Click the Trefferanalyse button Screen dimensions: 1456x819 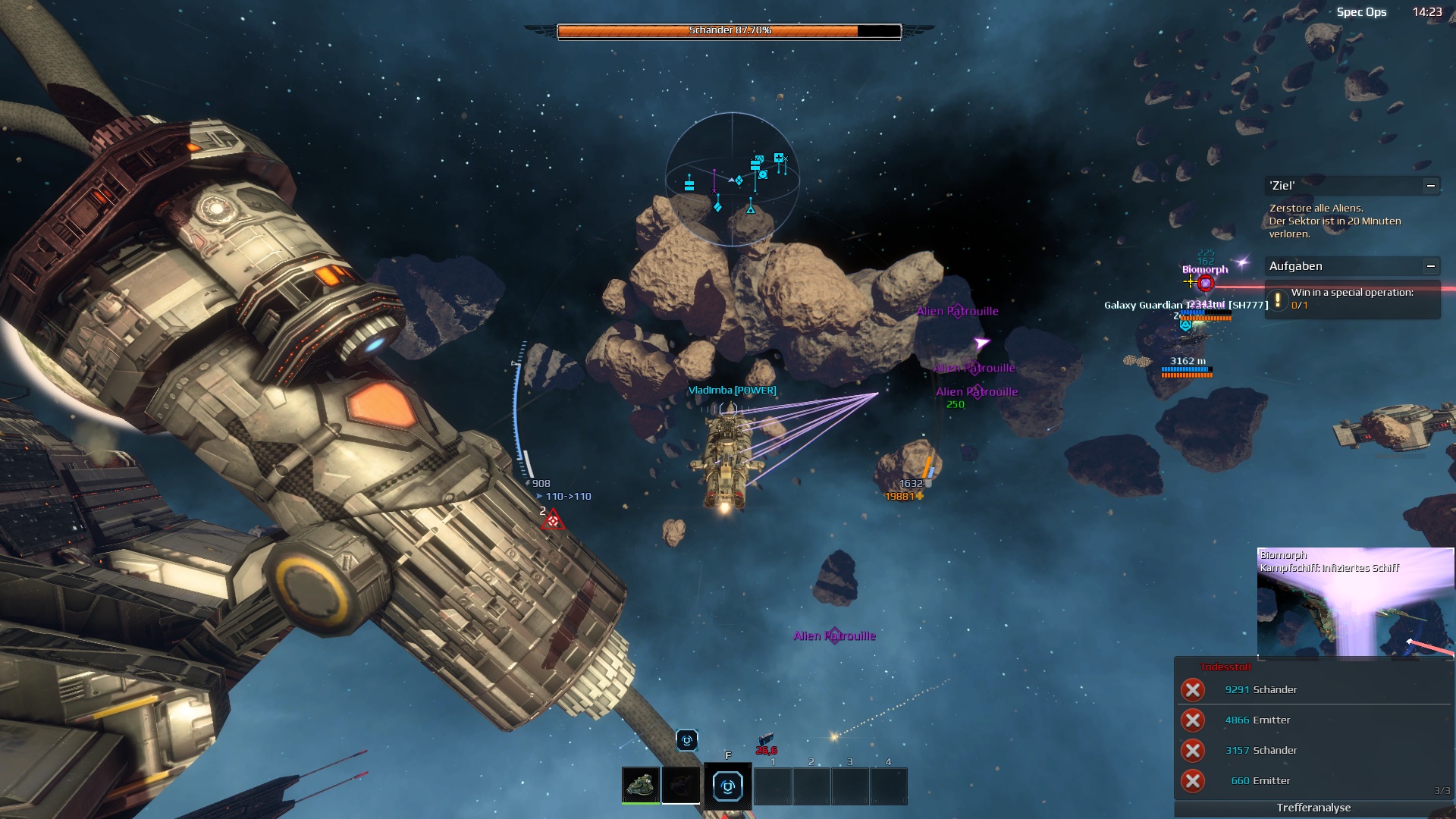click(x=1313, y=808)
